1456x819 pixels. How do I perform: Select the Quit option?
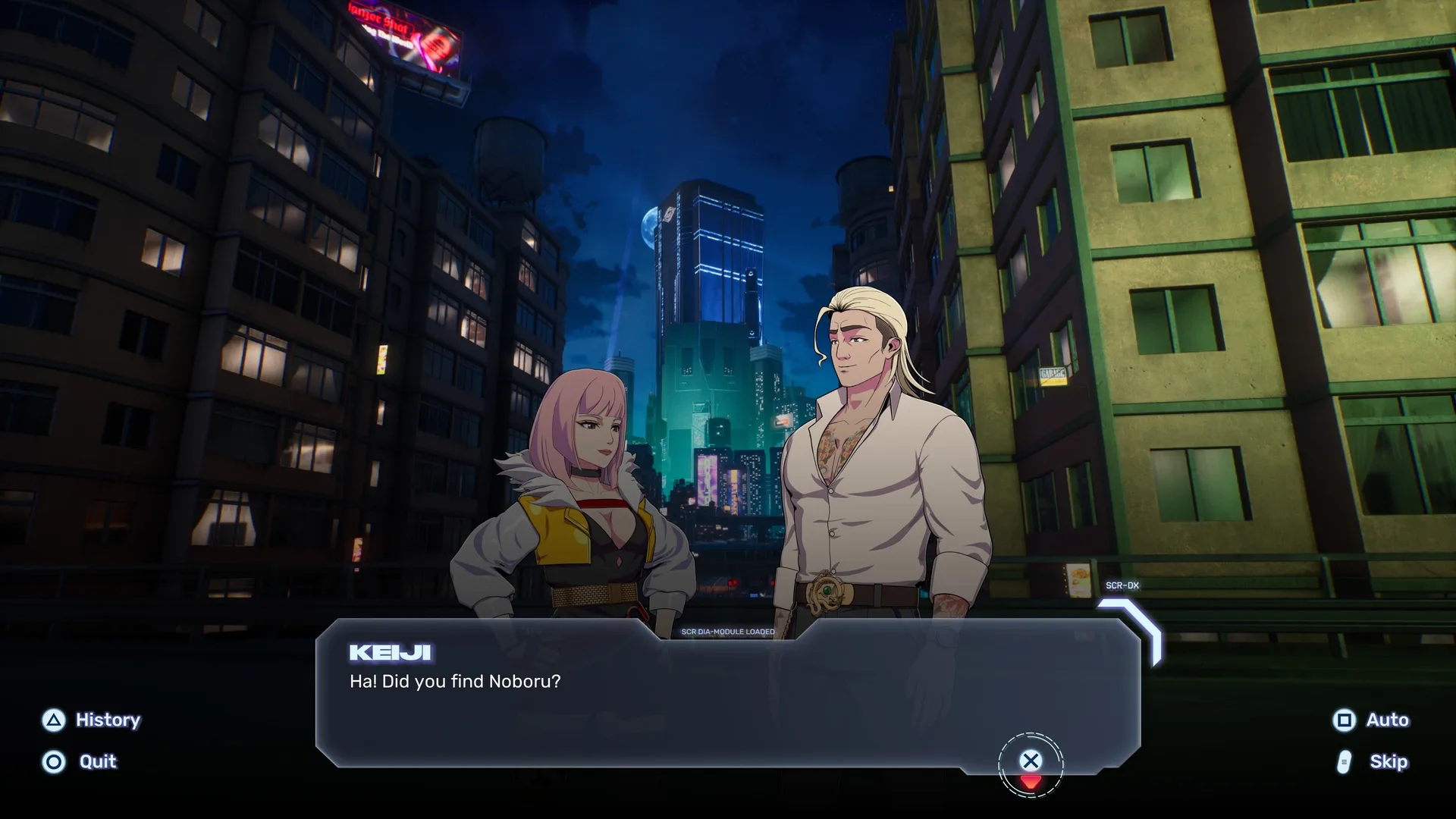(81, 761)
